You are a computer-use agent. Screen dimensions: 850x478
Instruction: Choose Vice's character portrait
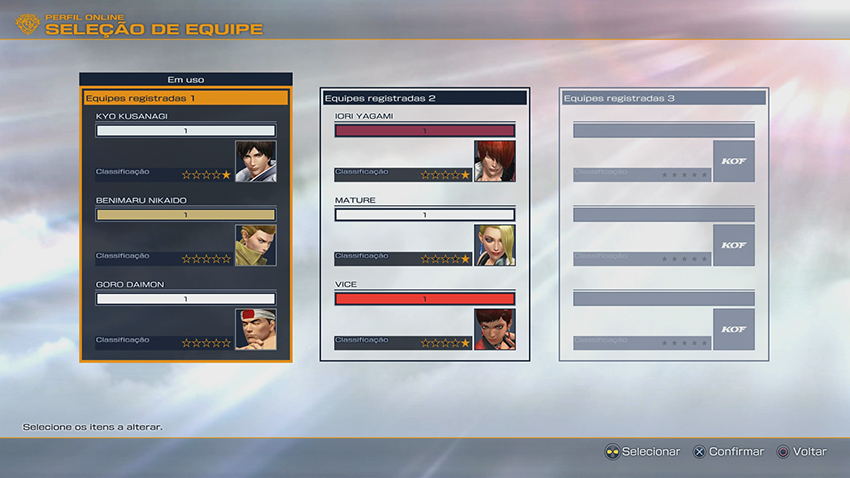[x=494, y=329]
